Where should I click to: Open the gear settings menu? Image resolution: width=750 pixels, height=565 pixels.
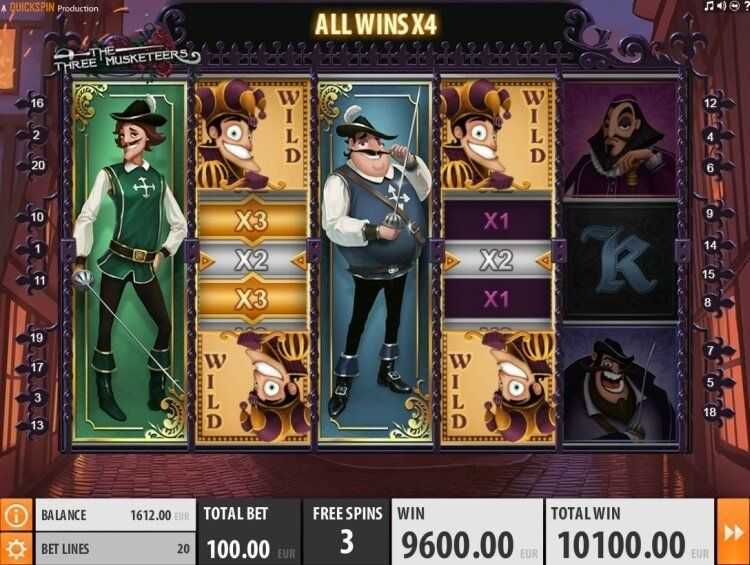coord(16,548)
